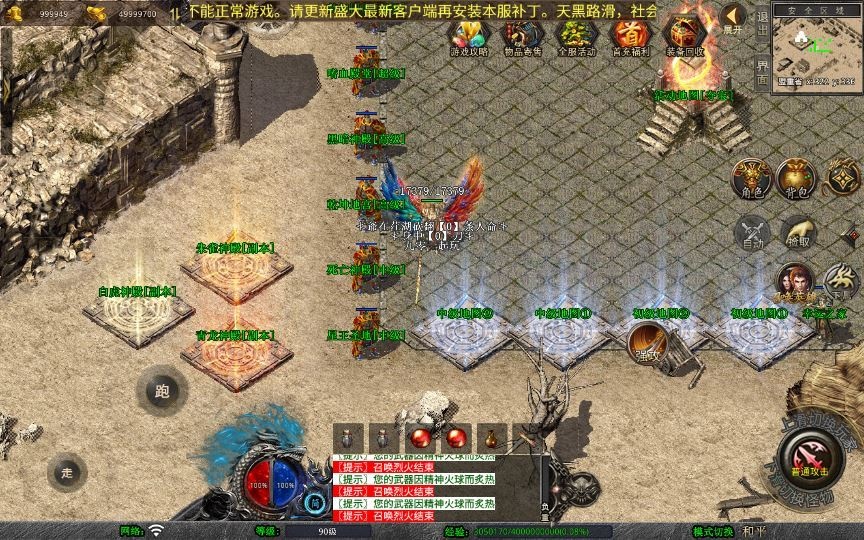This screenshot has height=540, width=864.
Task: Open the 装备回收 equipment recycling chest
Action: coord(685,33)
